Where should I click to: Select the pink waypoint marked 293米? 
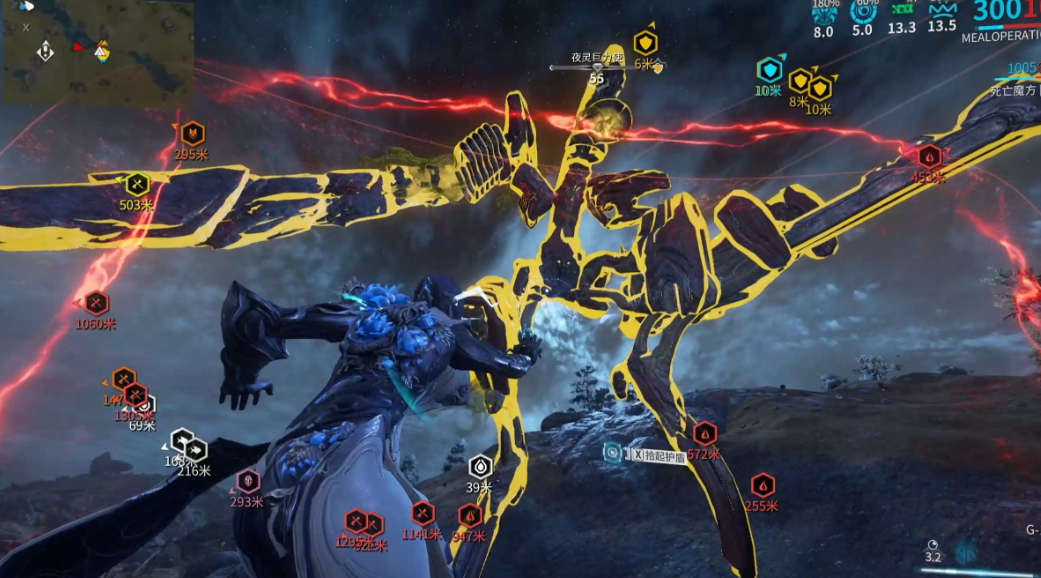tap(247, 481)
